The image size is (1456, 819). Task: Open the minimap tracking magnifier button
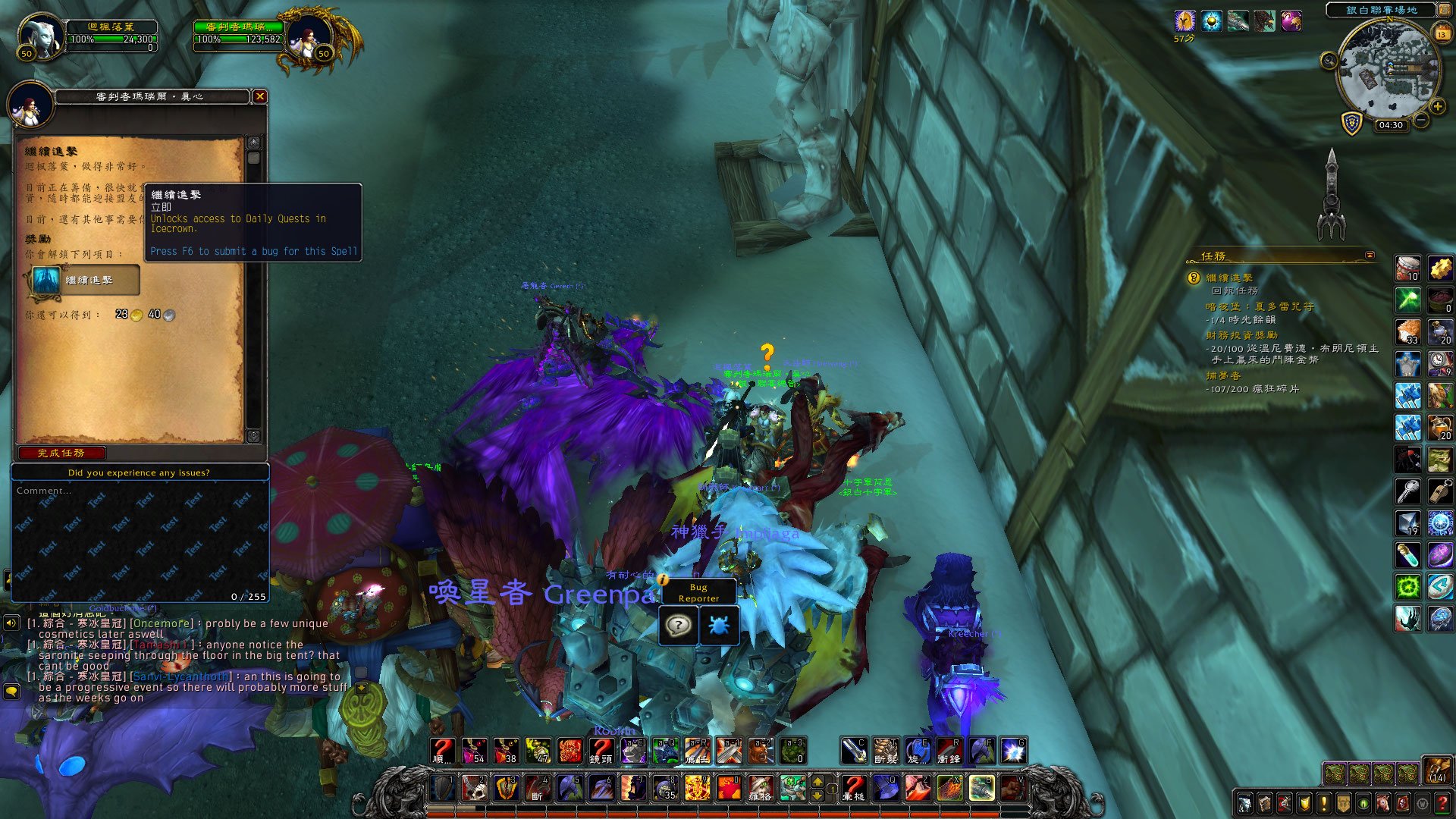click(x=1329, y=61)
